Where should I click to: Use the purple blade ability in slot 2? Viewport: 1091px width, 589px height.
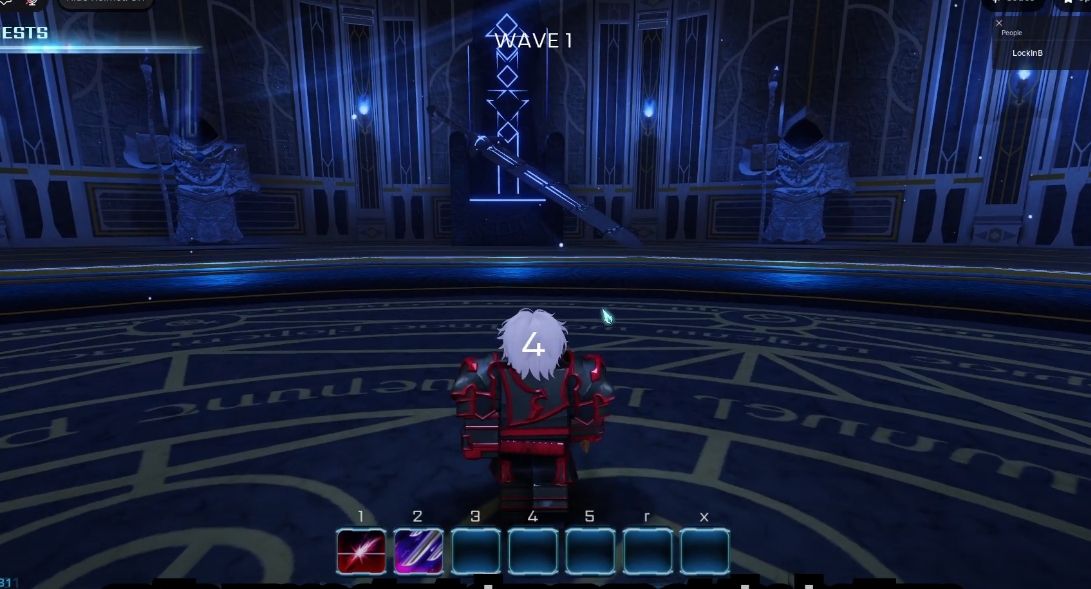418,551
